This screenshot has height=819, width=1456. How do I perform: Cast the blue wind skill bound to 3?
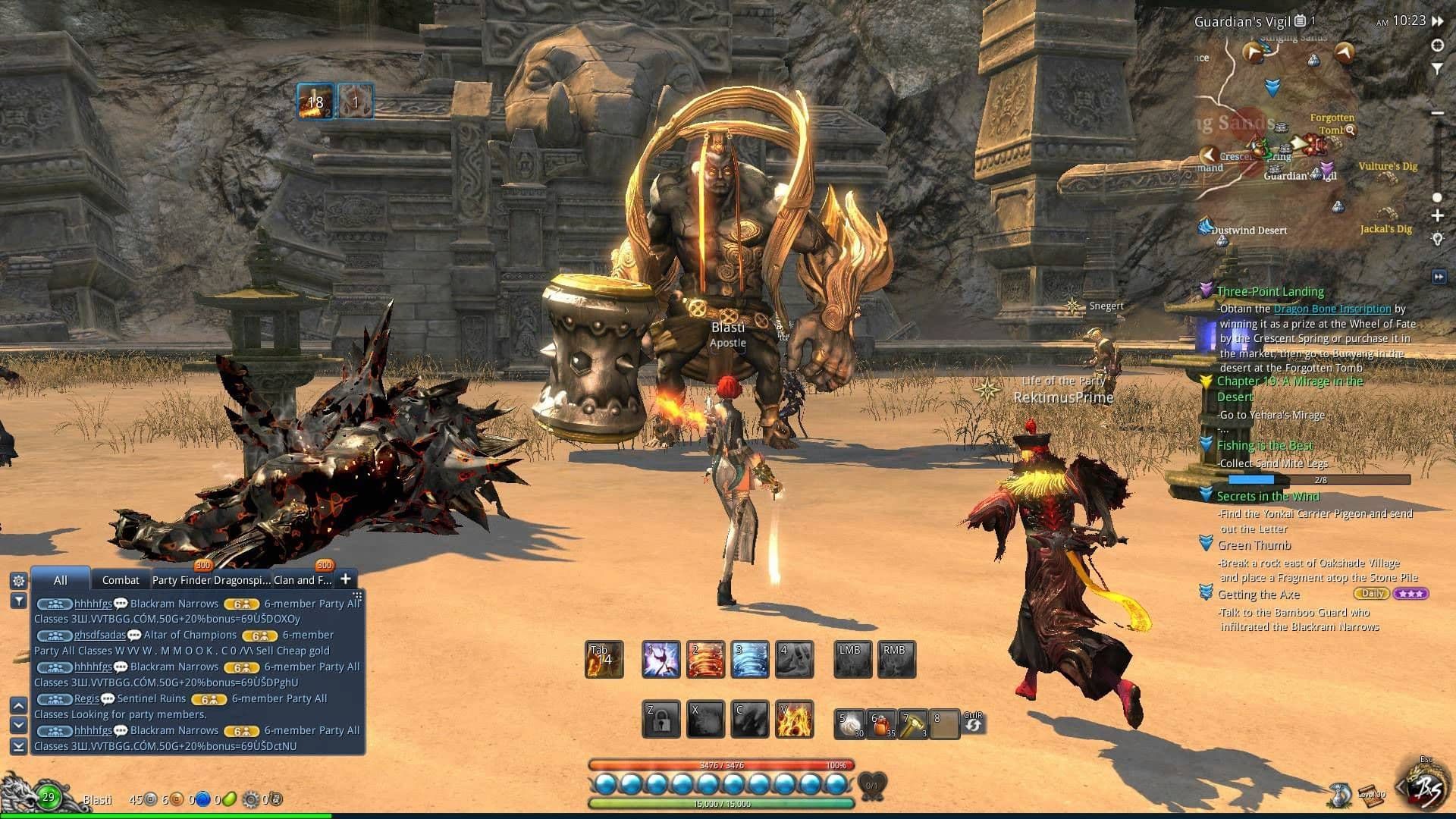coord(749,658)
